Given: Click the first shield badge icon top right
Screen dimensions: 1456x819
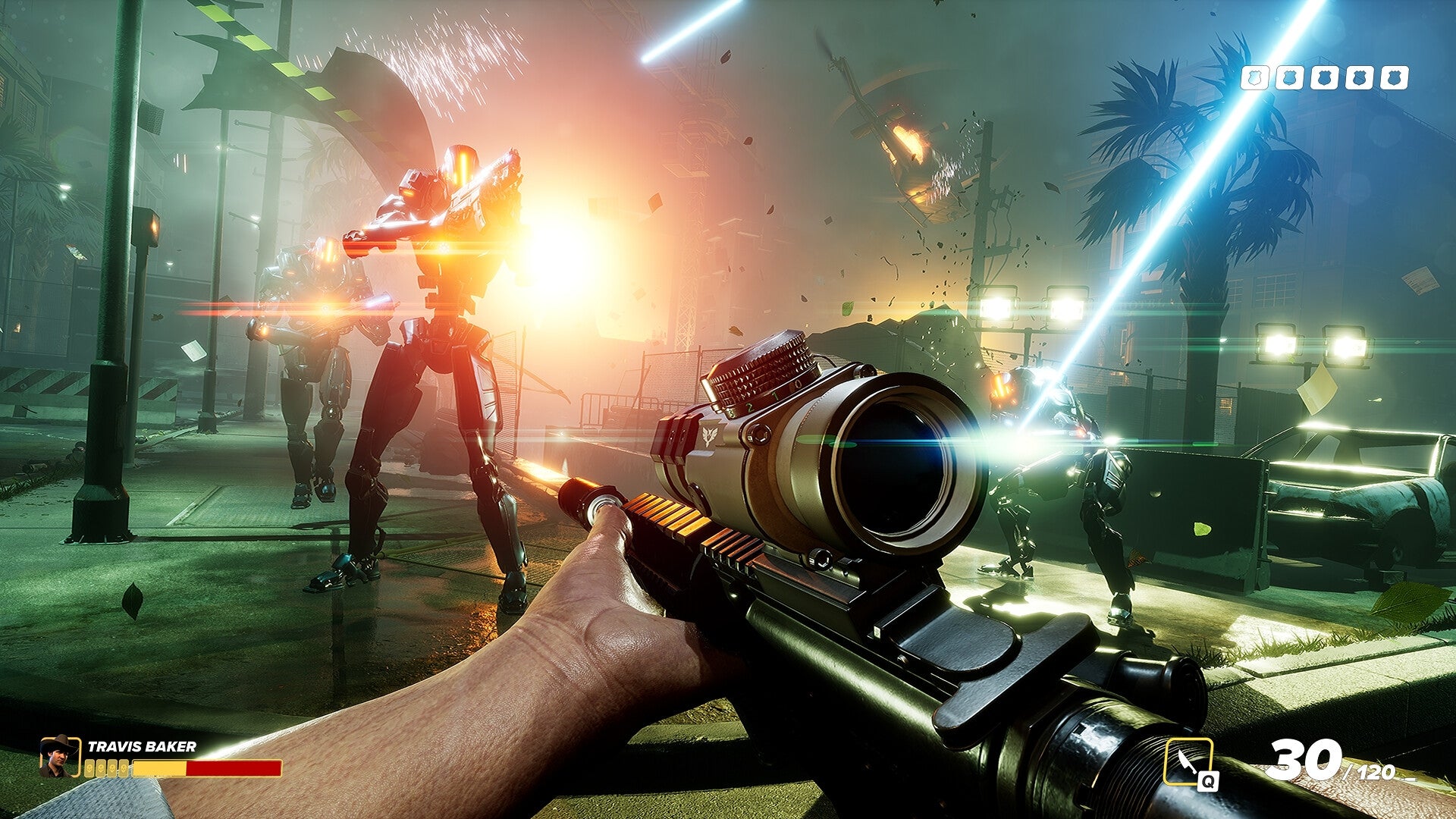Looking at the screenshot, I should 1255,77.
